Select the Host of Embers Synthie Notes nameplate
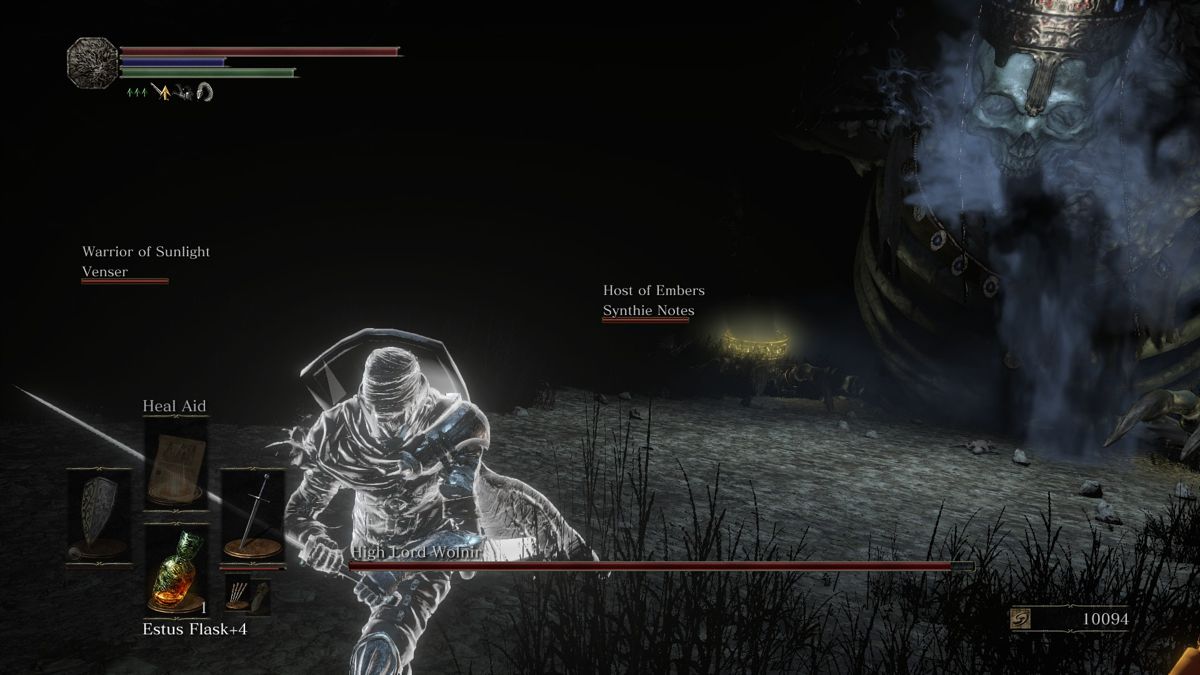Screen dimensions: 1200x675 (653, 301)
